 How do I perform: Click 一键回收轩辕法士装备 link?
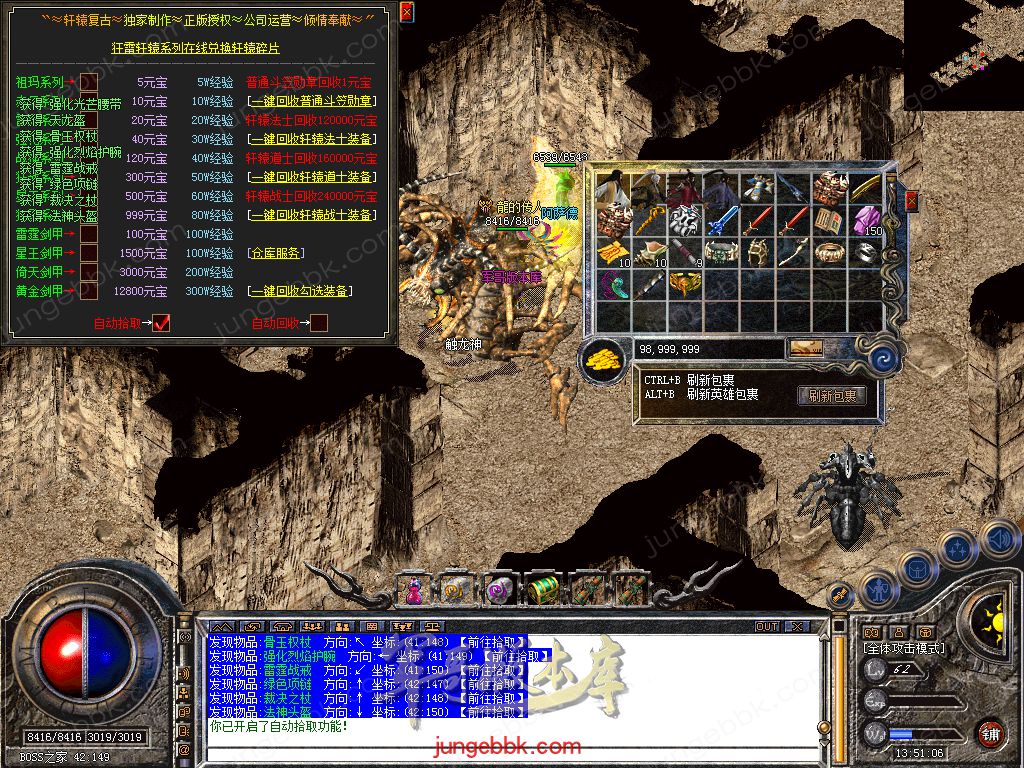(x=312, y=139)
